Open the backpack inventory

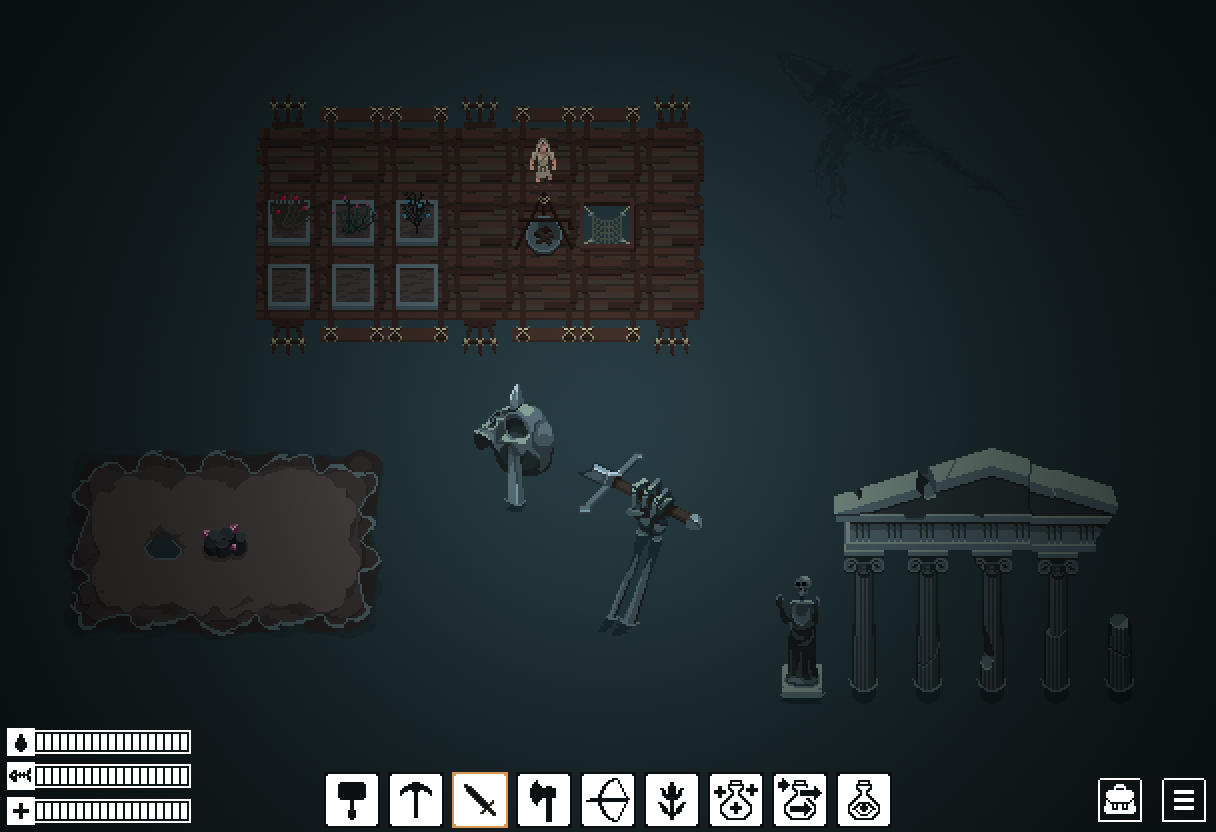point(1120,800)
